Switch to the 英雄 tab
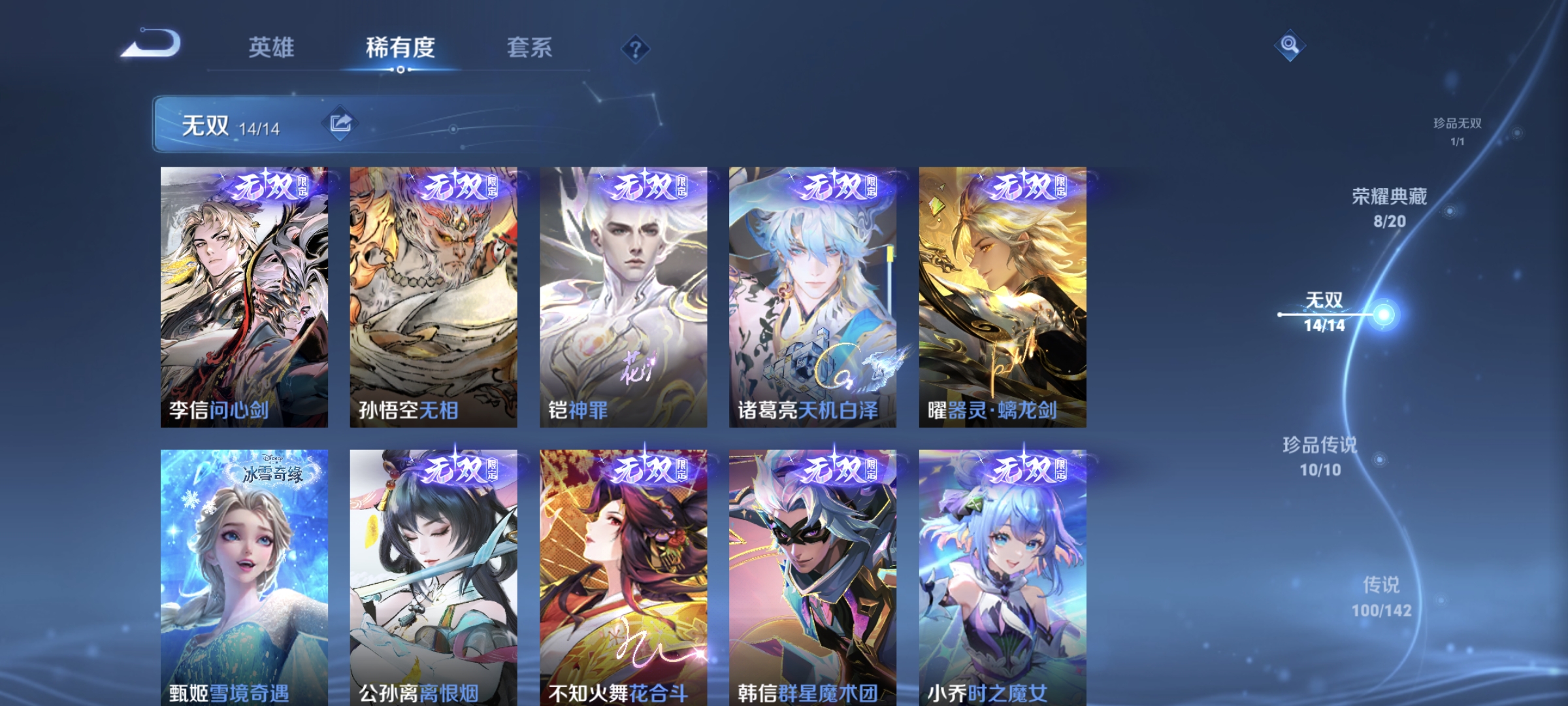This screenshot has height=706, width=1568. click(x=272, y=47)
